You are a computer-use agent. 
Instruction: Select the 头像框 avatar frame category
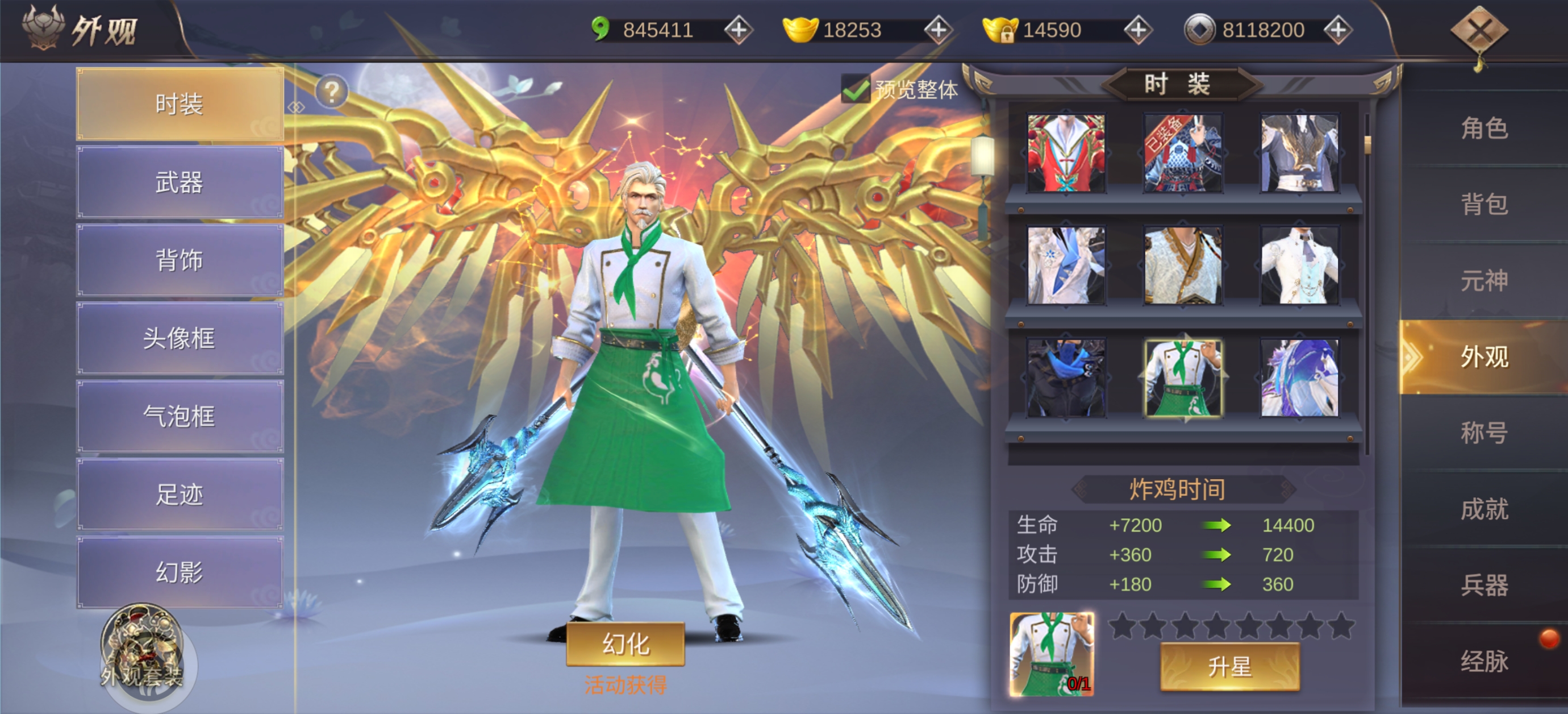(180, 338)
